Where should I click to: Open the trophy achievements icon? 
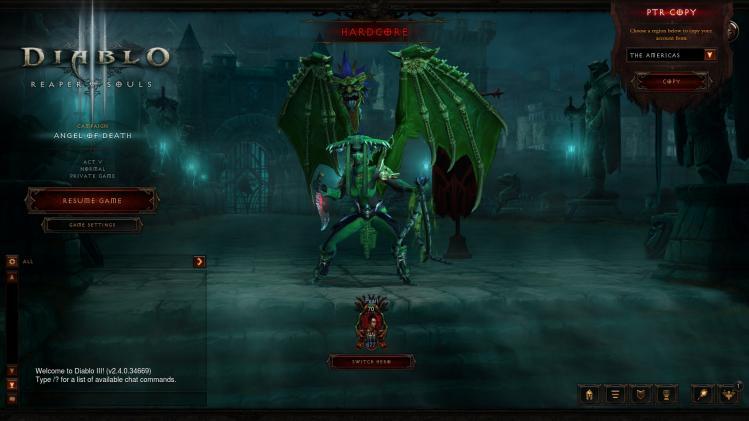(665, 394)
